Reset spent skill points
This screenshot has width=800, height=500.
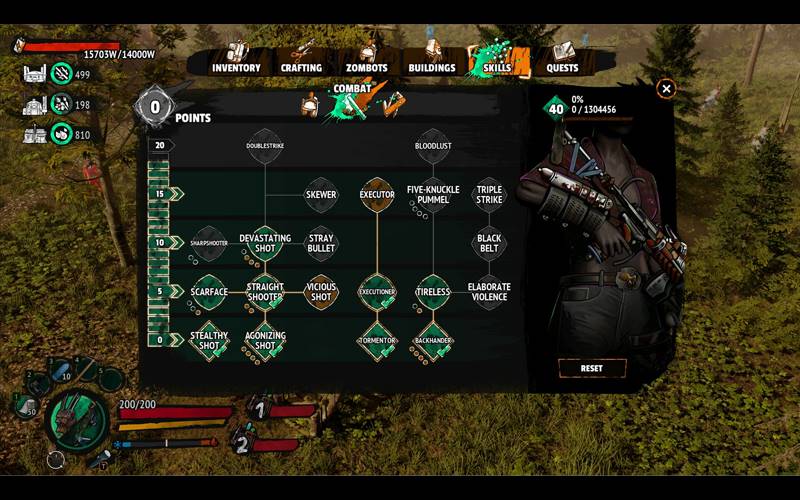click(592, 368)
